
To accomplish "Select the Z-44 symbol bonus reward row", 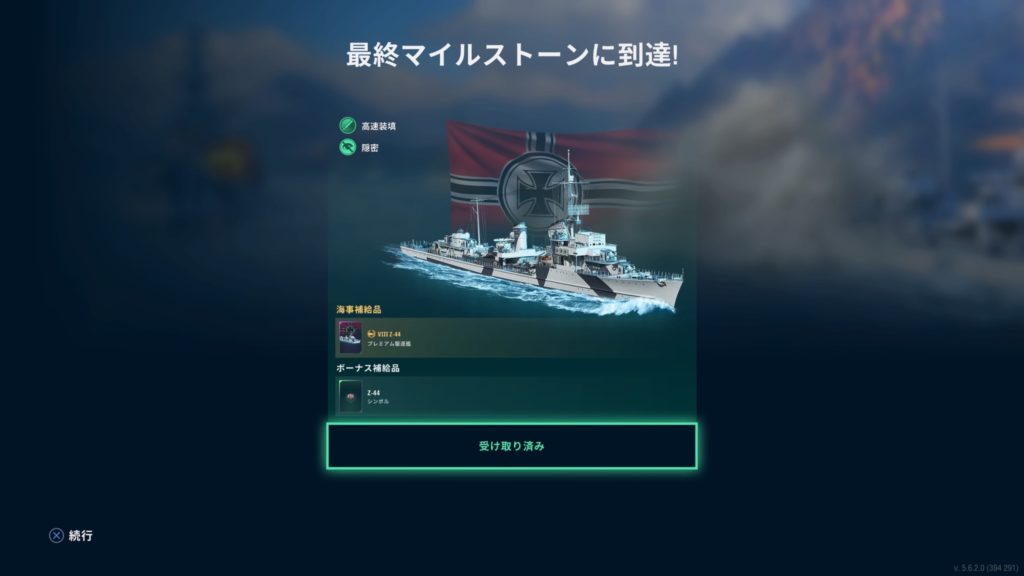I will click(x=515, y=397).
